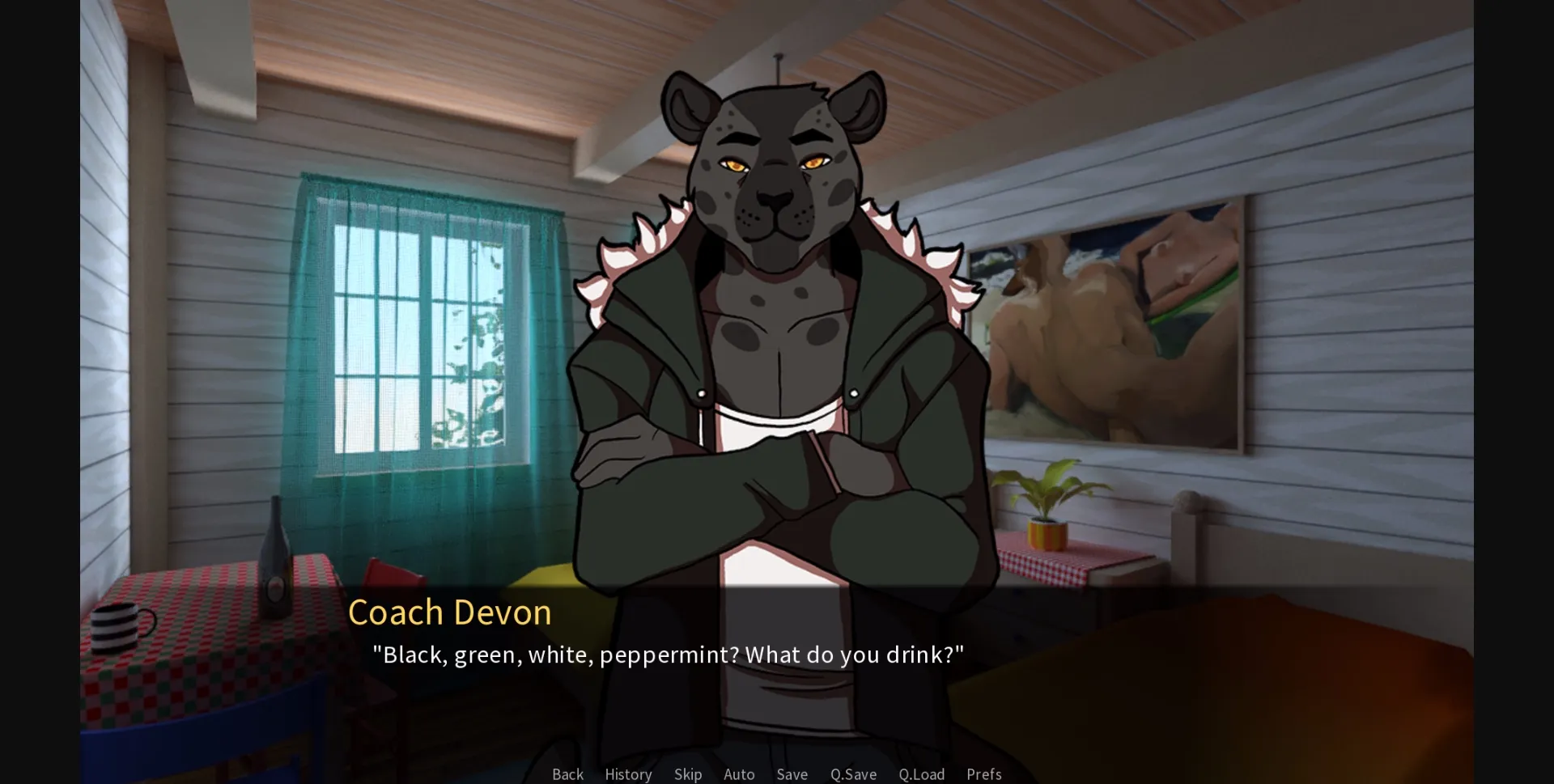Viewport: 1554px width, 784px height.
Task: Open the Save screen
Action: click(792, 774)
